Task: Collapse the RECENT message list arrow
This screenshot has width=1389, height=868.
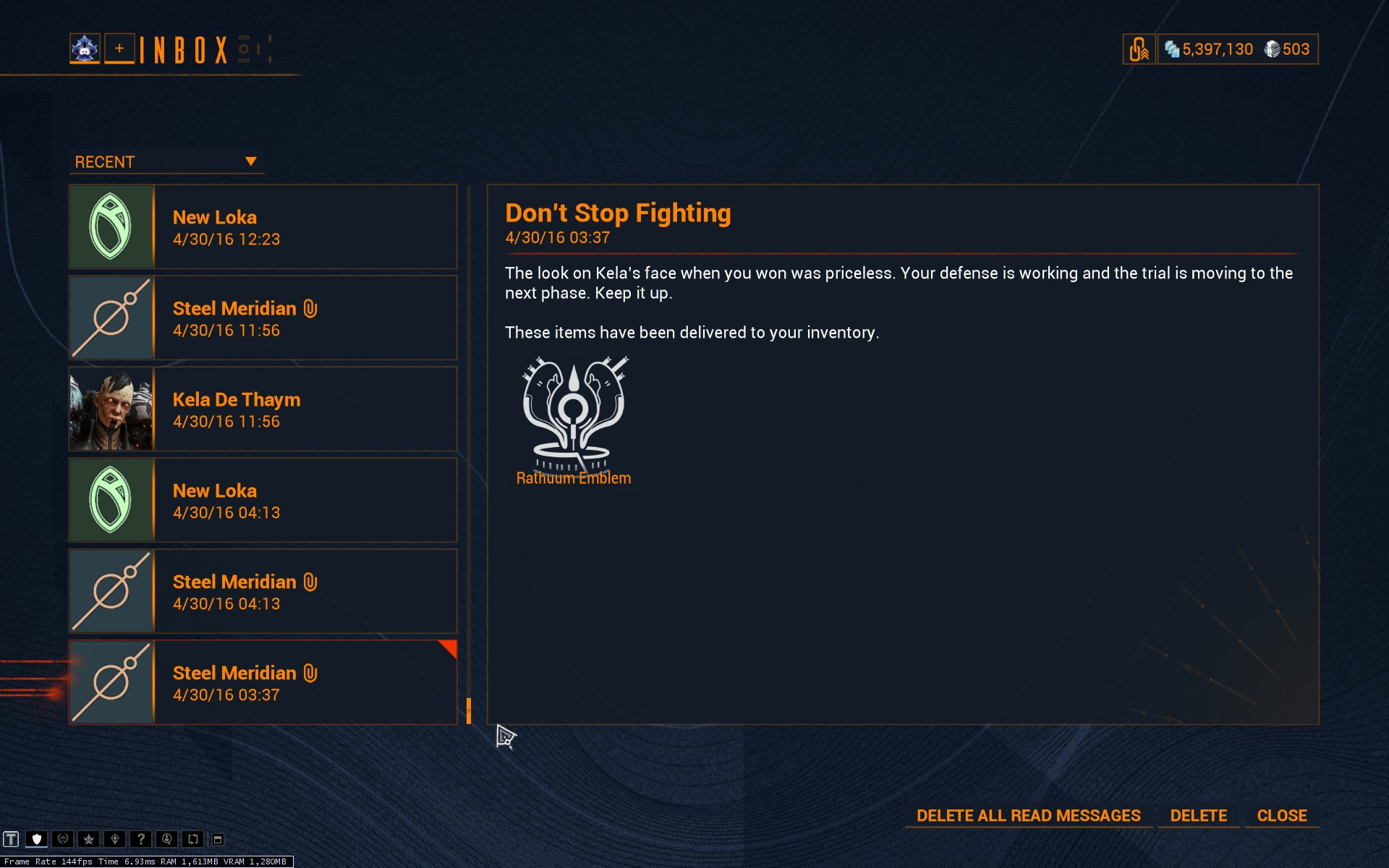Action: coord(252,161)
